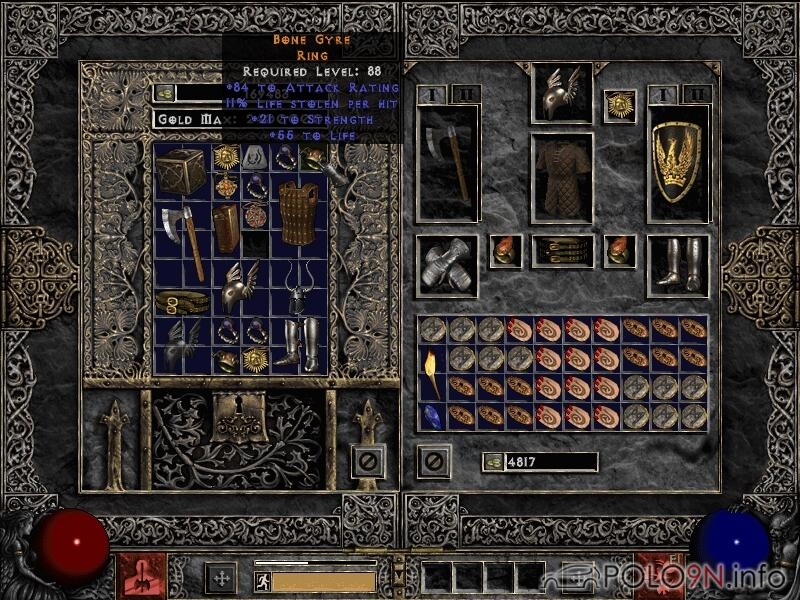Image resolution: width=800 pixels, height=600 pixels.
Task: Open the left-click attack skill icon
Action: (x=140, y=577)
